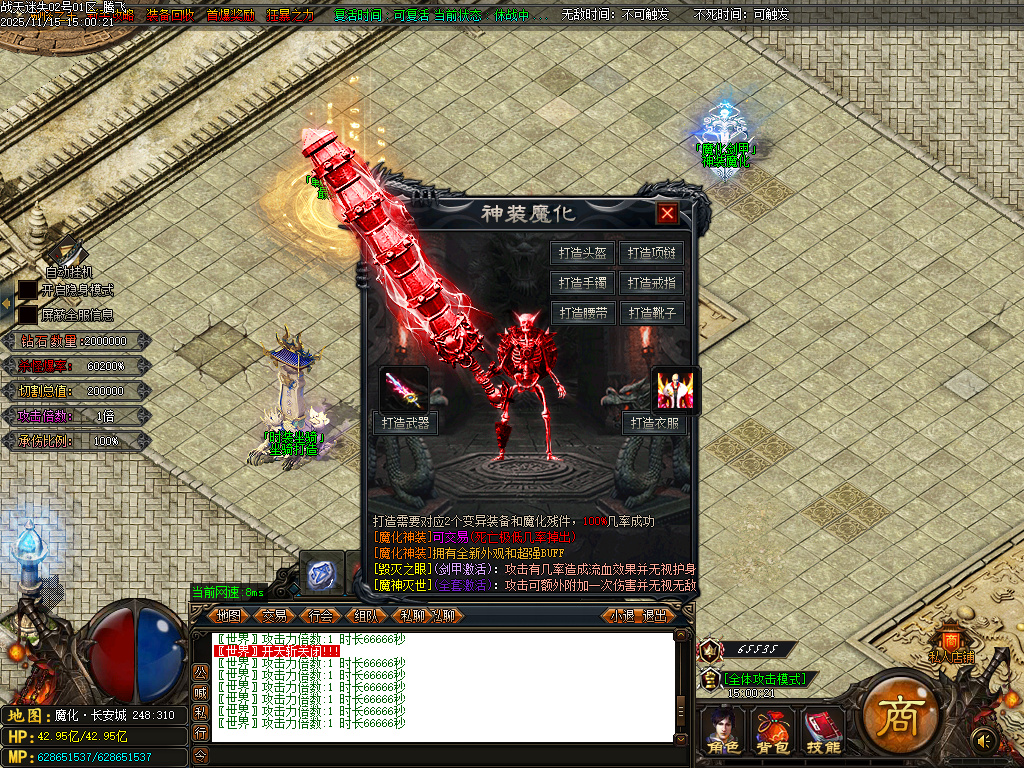The width and height of the screenshot is (1024, 768).
Task: Close the 神装魔化 forging window
Action: (668, 213)
